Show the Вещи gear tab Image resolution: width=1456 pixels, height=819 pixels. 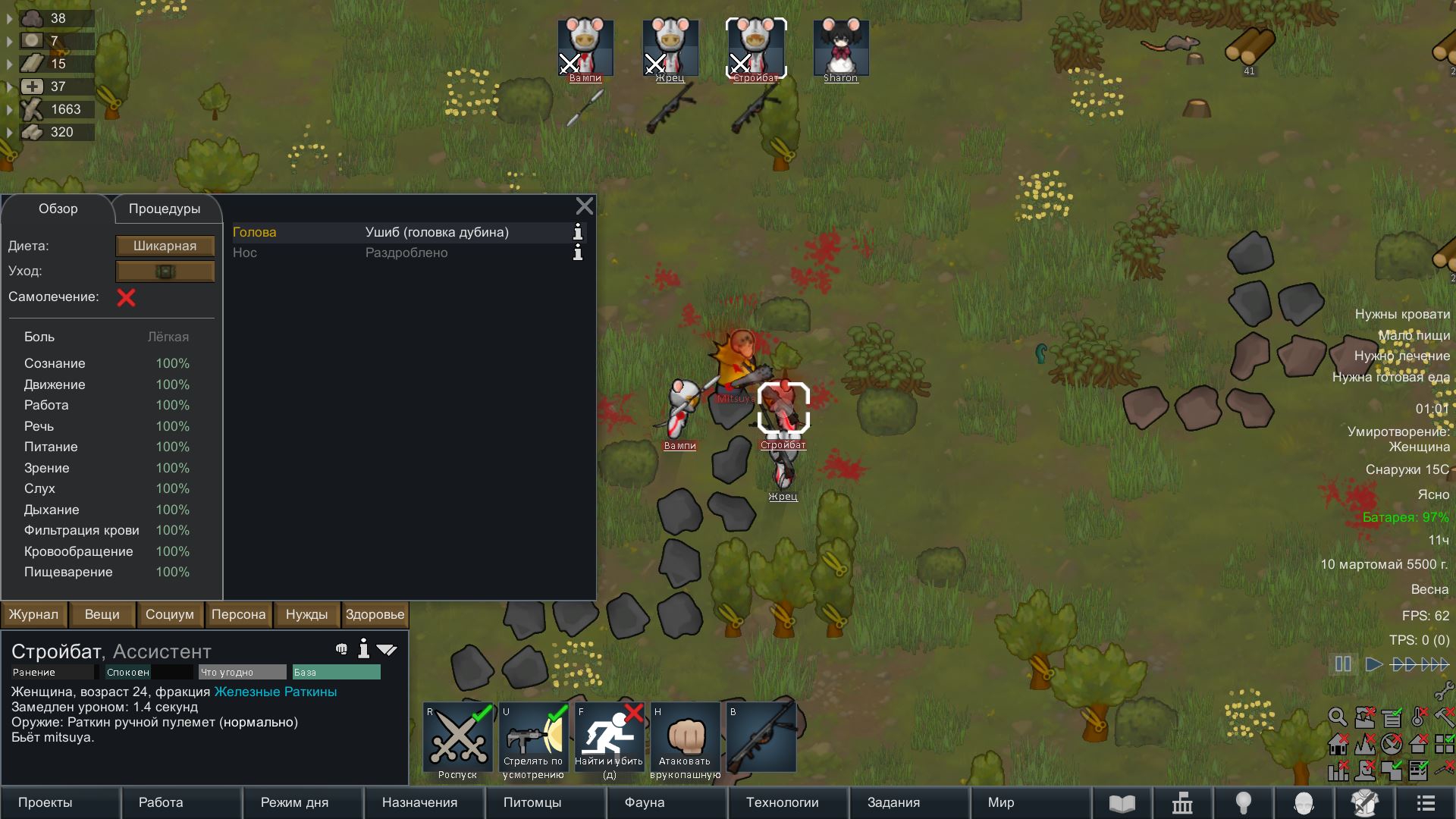[x=102, y=614]
